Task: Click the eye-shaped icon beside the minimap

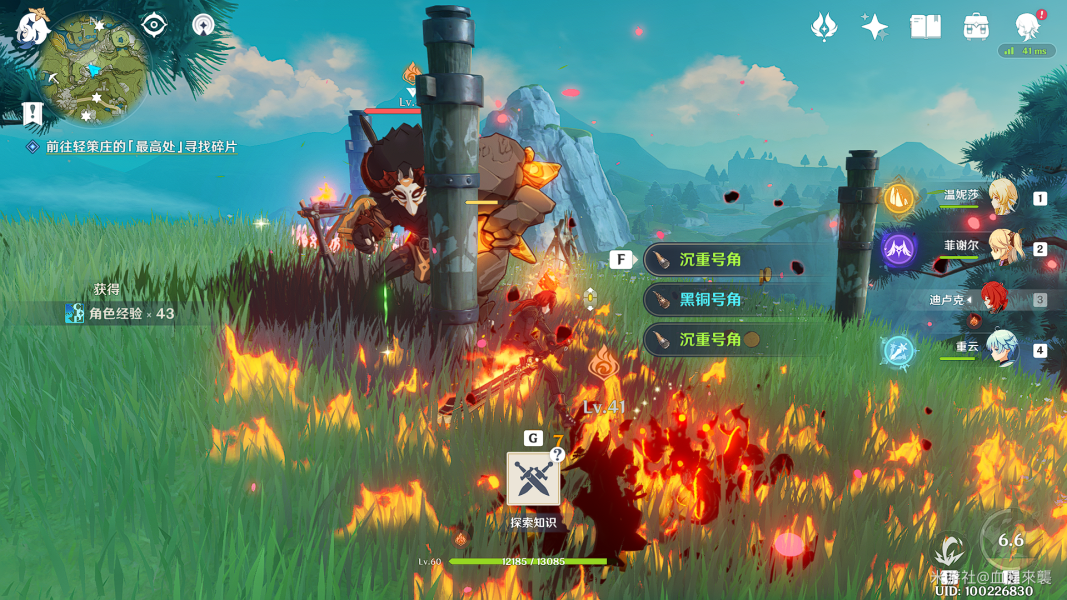Action: [x=154, y=25]
